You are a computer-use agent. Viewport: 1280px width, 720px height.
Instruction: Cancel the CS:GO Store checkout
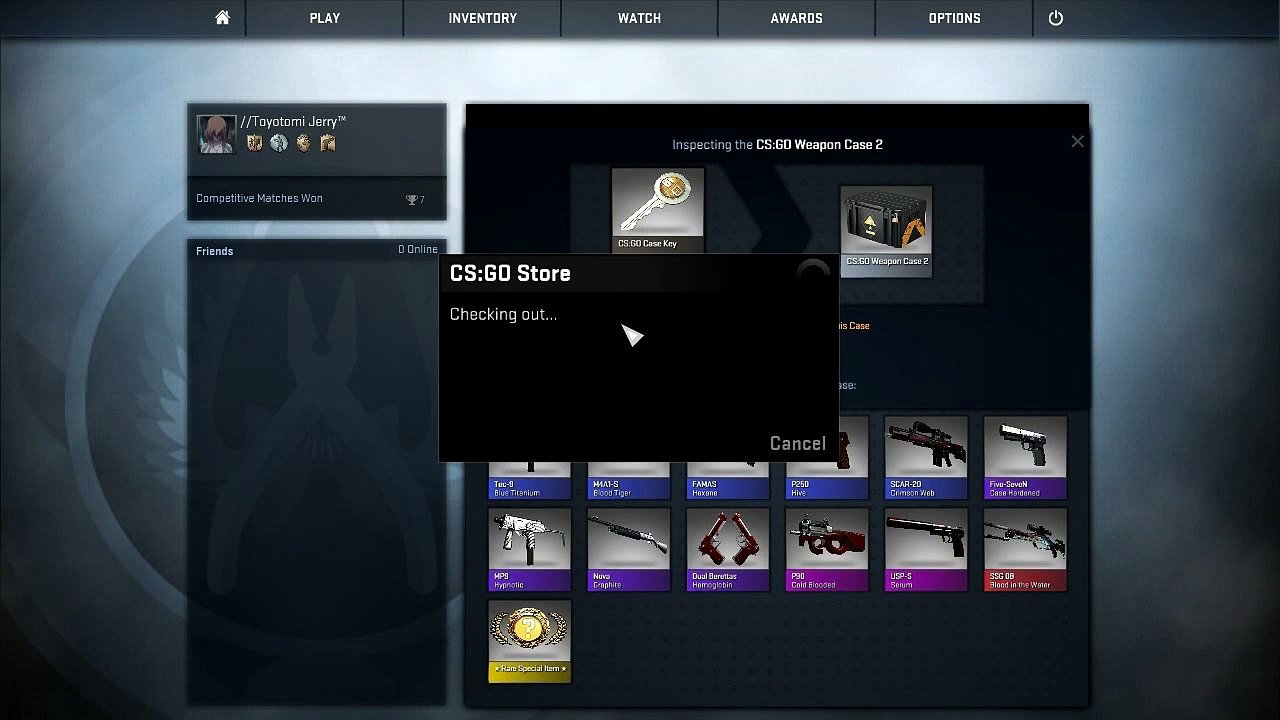pos(797,443)
